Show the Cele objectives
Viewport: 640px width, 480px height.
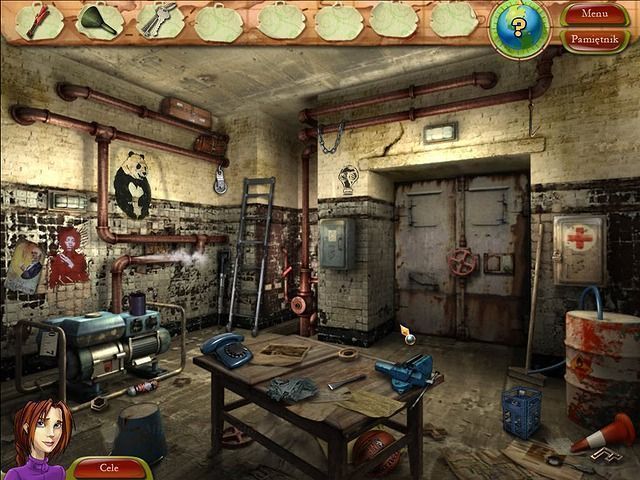pyautogui.click(x=110, y=467)
